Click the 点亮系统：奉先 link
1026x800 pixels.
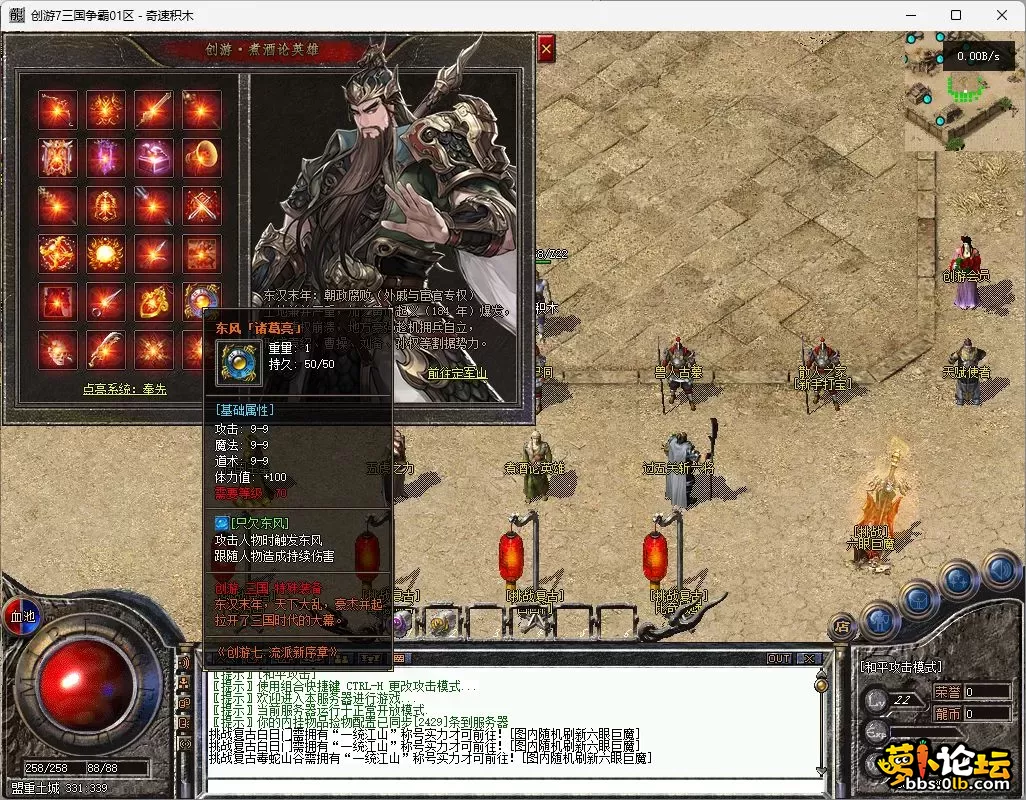[125, 390]
